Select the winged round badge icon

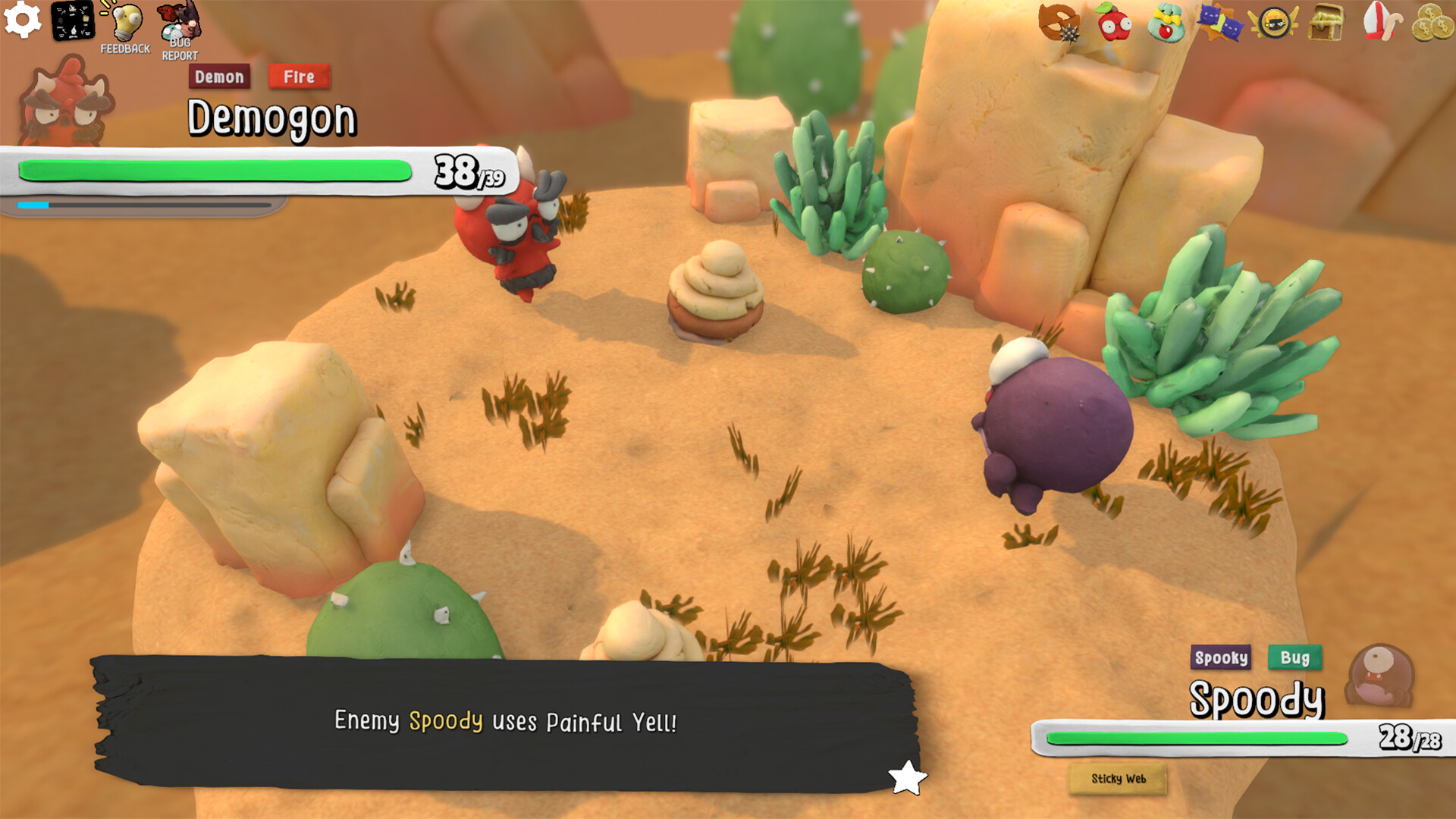(x=1273, y=23)
